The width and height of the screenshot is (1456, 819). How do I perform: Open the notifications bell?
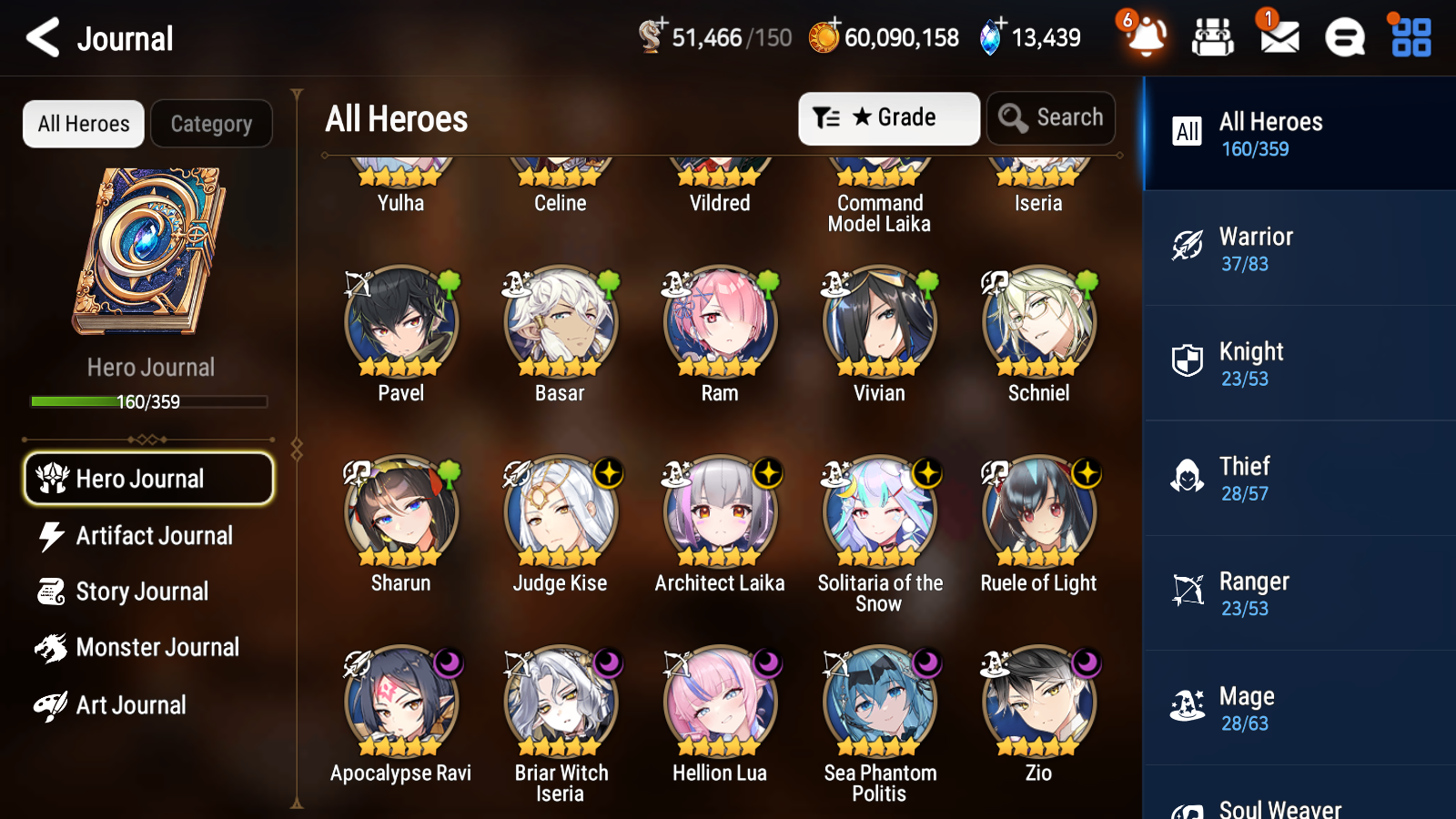click(1145, 38)
